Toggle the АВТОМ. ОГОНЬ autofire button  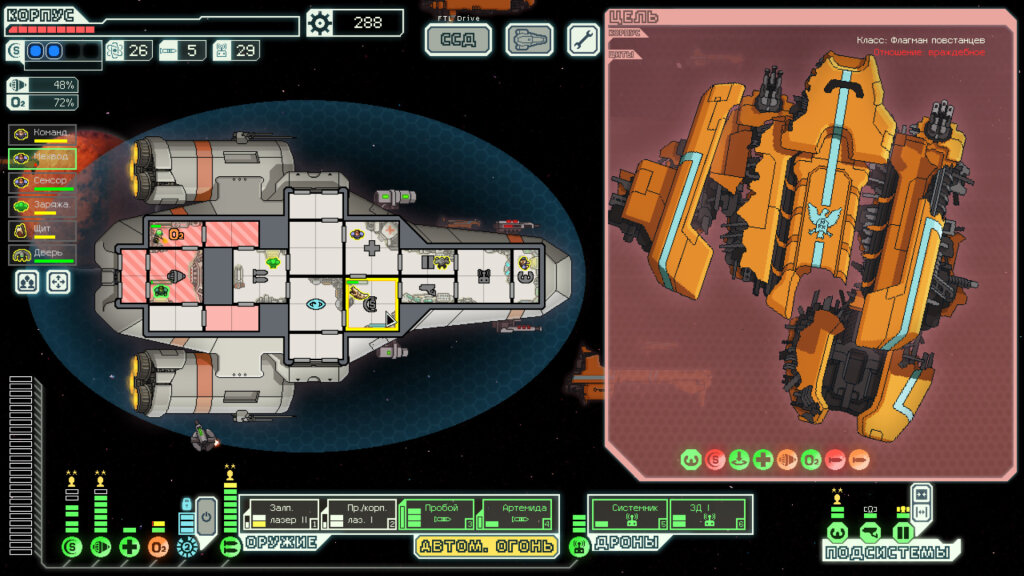click(x=486, y=546)
